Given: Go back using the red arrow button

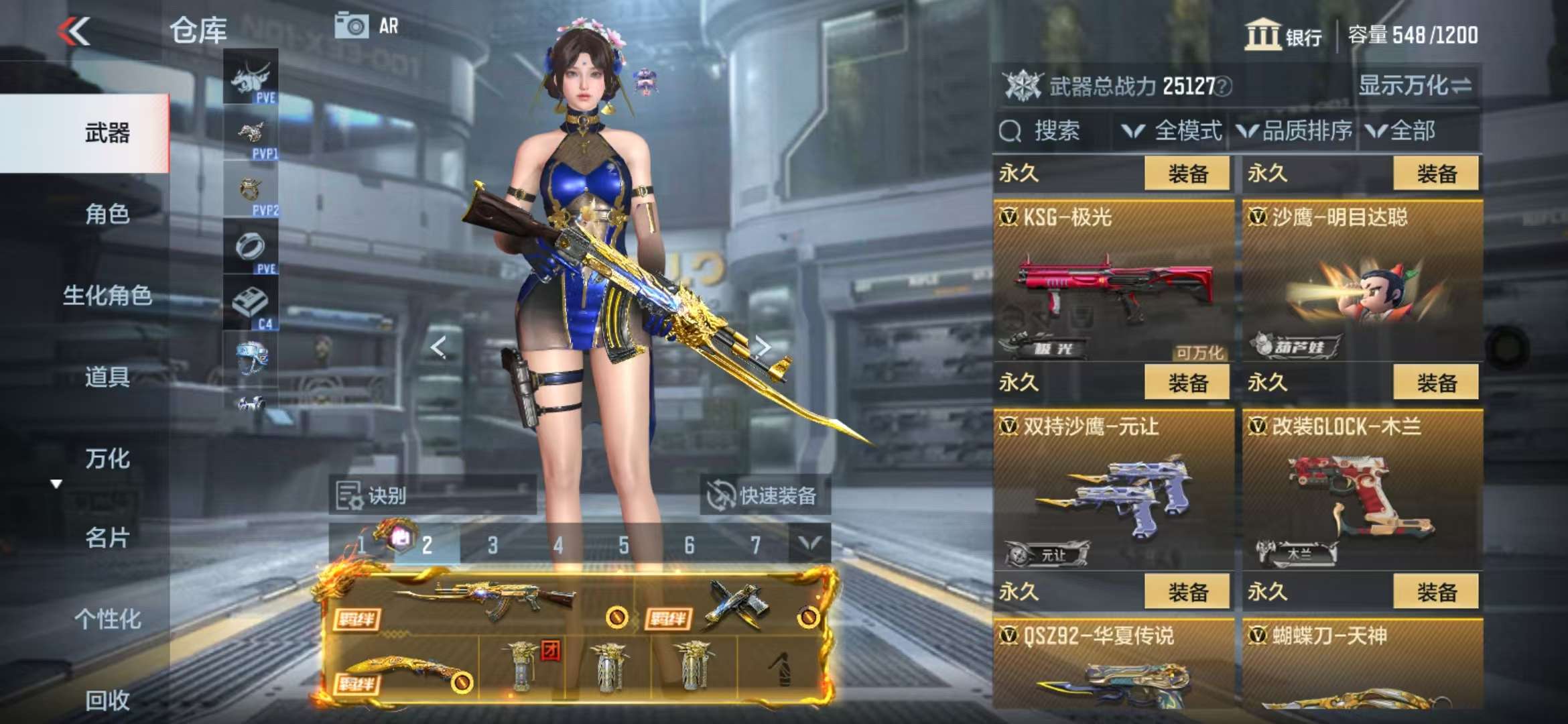Looking at the screenshot, I should (x=74, y=31).
